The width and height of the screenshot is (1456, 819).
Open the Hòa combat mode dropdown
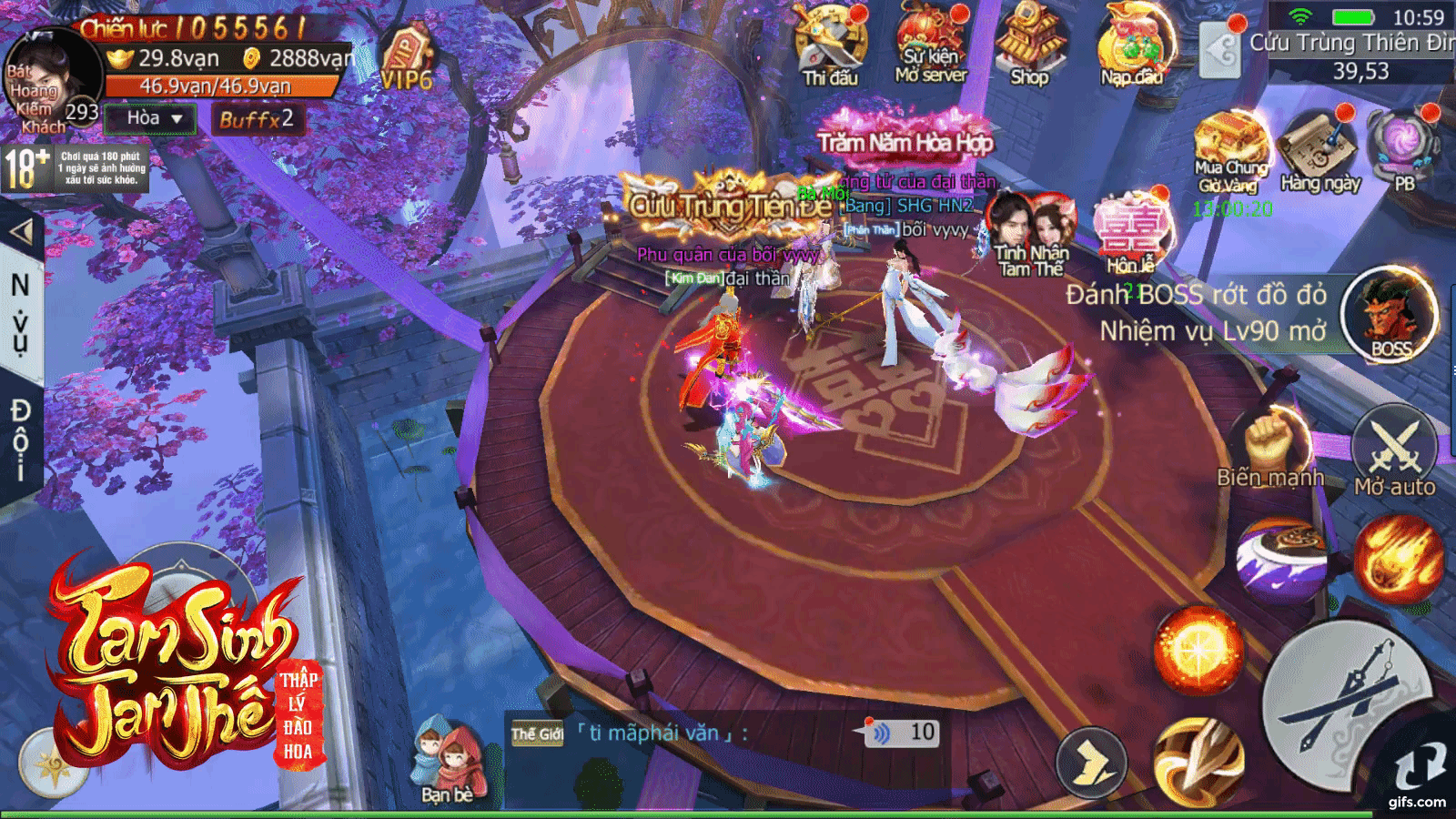(x=151, y=118)
